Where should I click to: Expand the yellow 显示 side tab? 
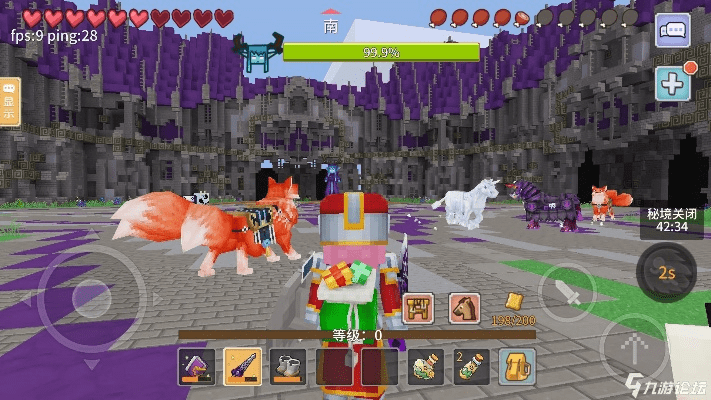(x=9, y=101)
